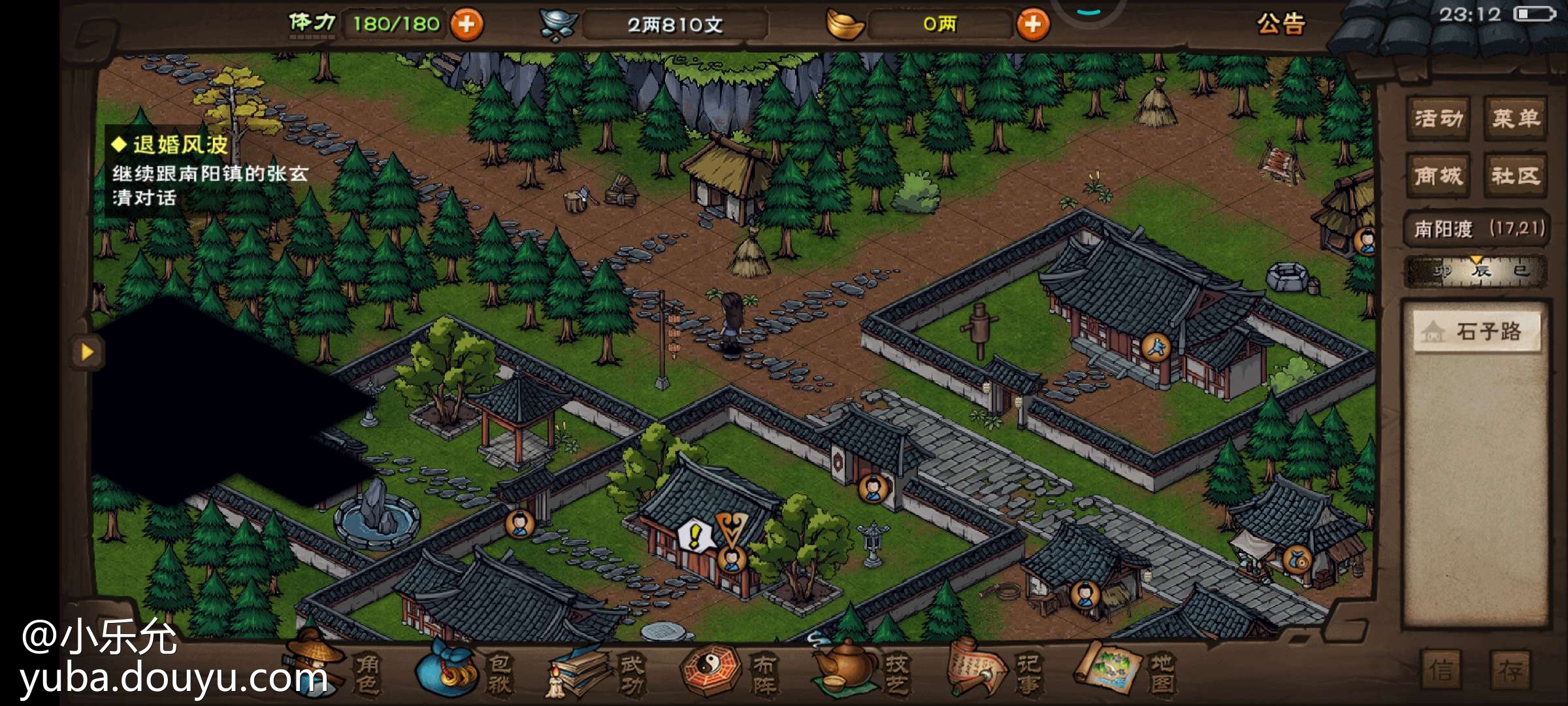Click the 存 save button
The width and height of the screenshot is (1568, 706).
point(1511,669)
